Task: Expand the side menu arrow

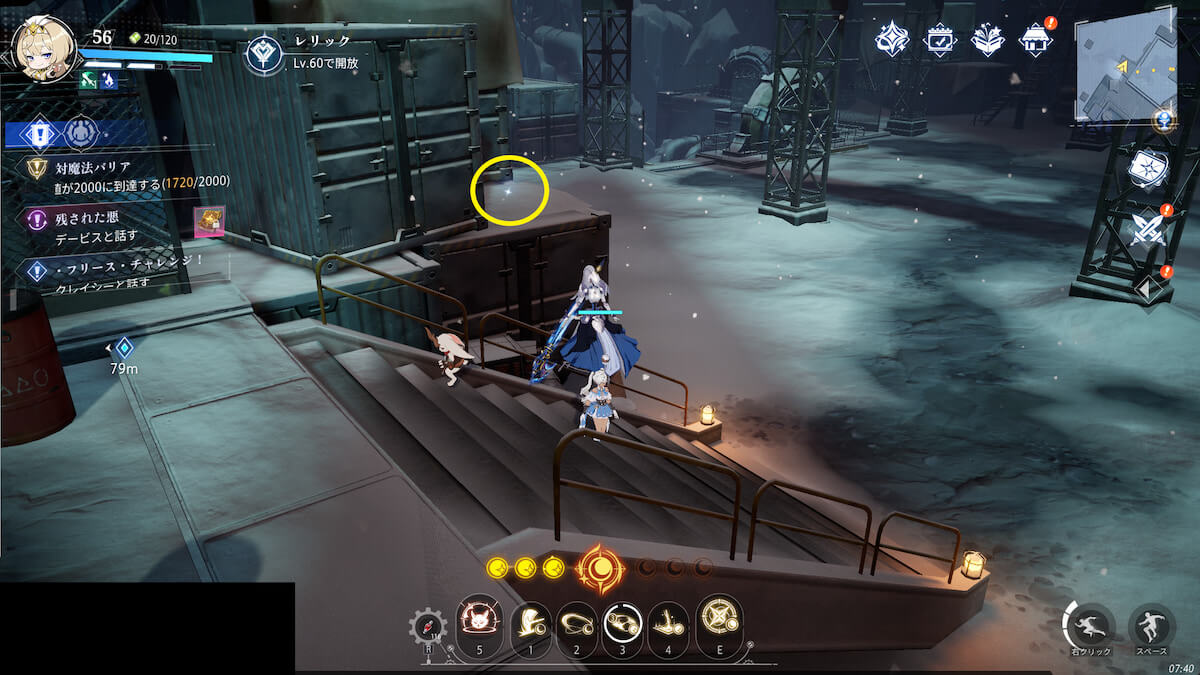Action: (1146, 289)
